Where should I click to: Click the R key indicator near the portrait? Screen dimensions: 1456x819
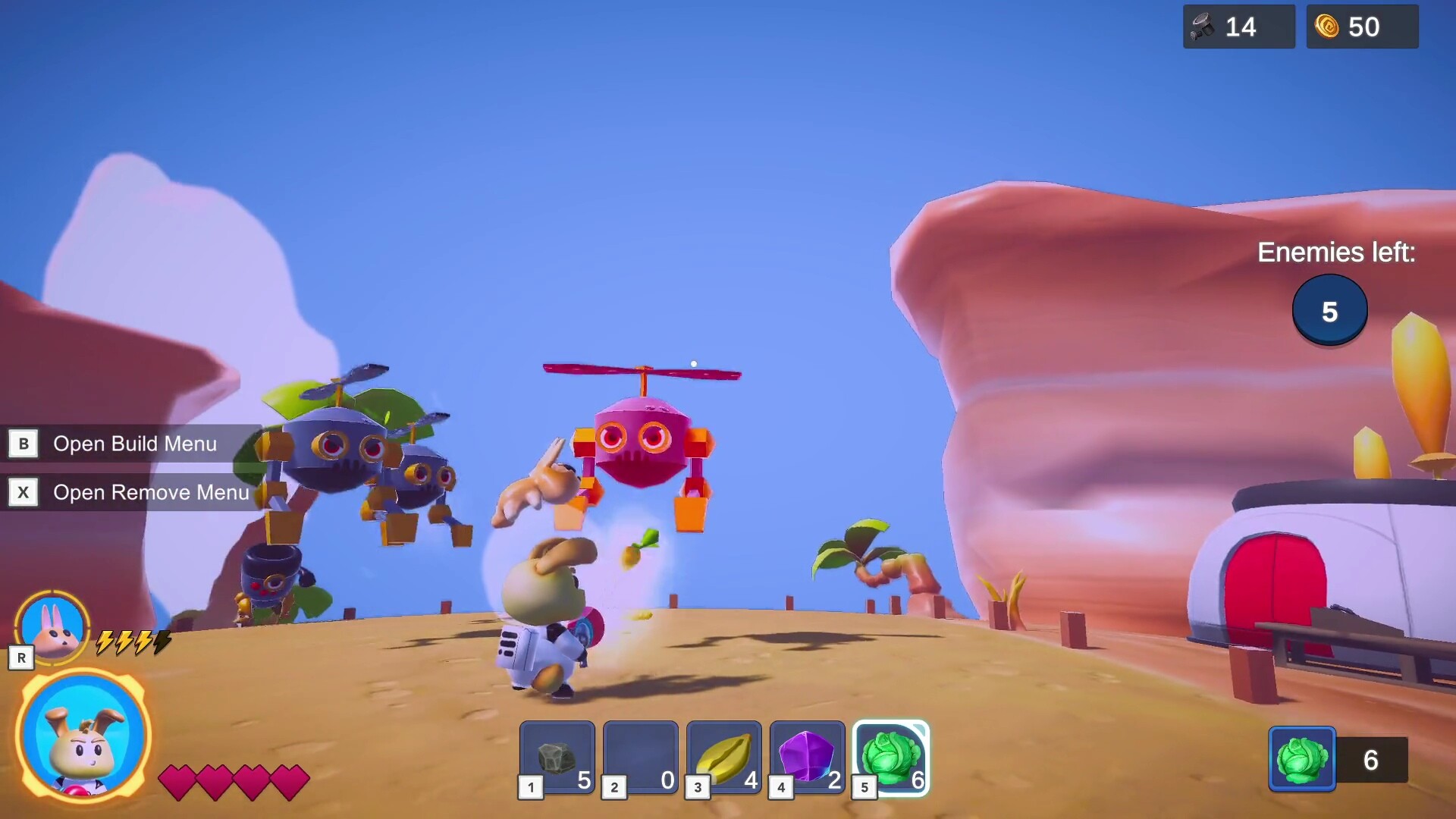[x=21, y=657]
